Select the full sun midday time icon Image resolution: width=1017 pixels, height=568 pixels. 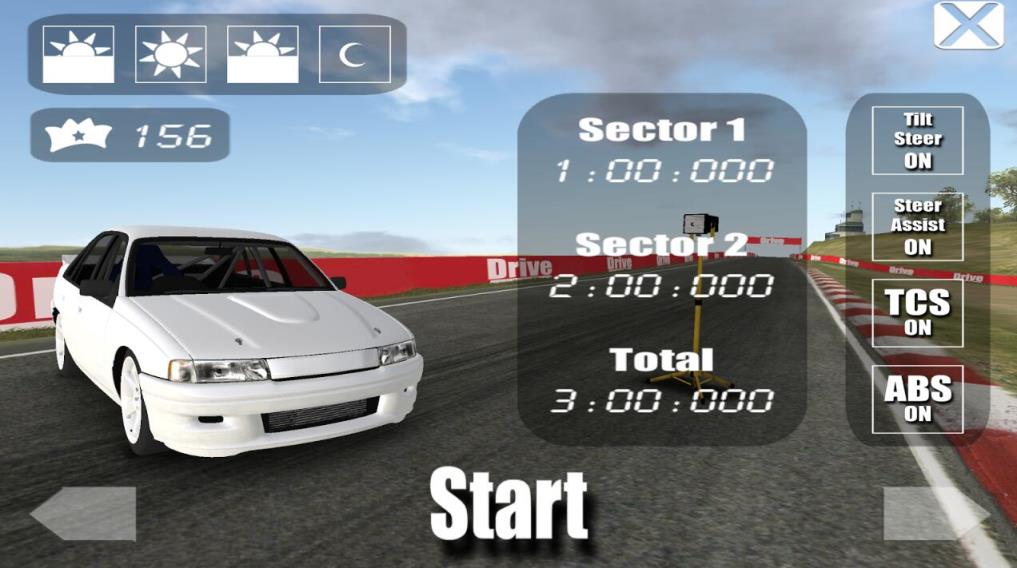click(170, 54)
